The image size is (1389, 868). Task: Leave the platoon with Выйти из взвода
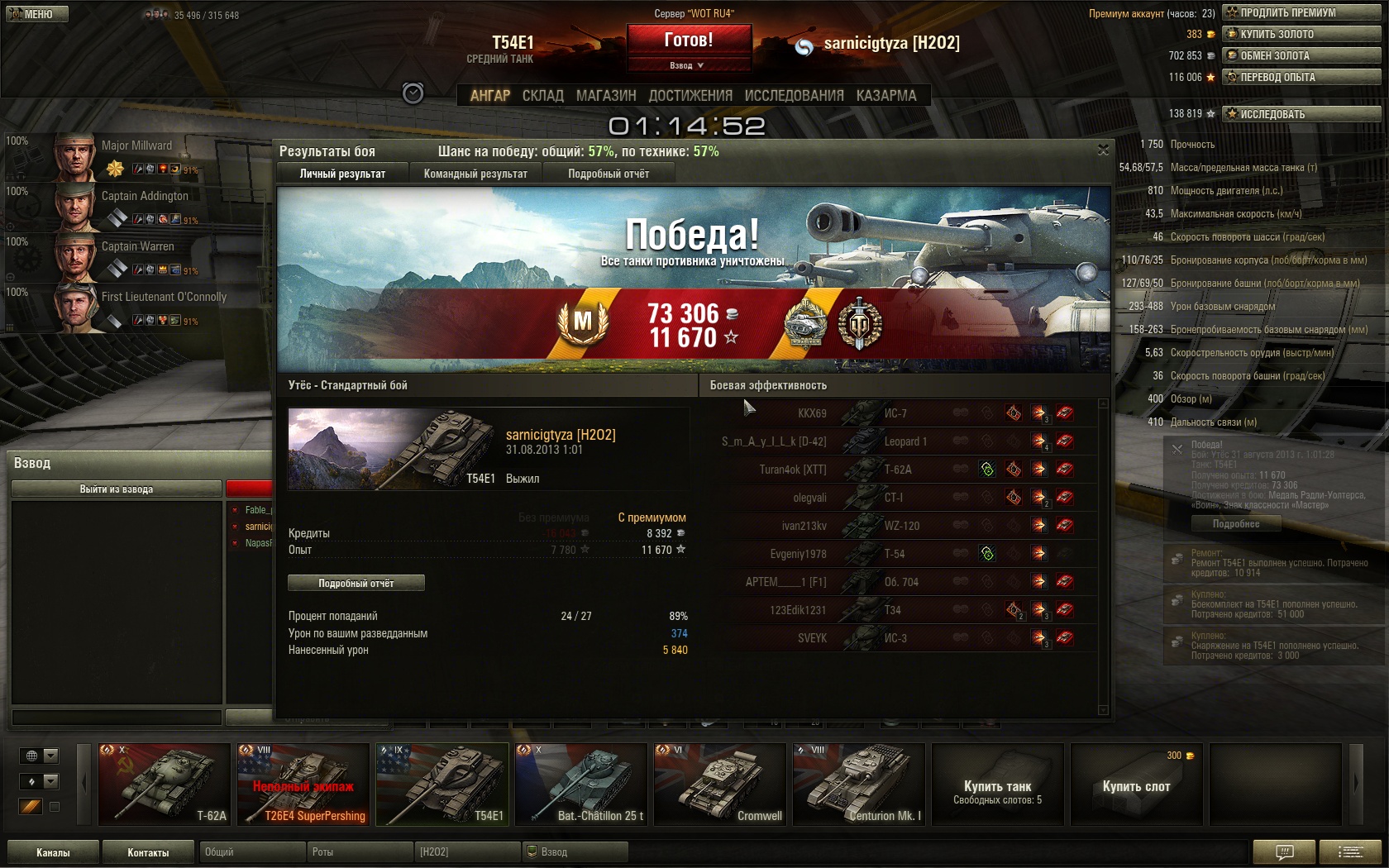117,489
